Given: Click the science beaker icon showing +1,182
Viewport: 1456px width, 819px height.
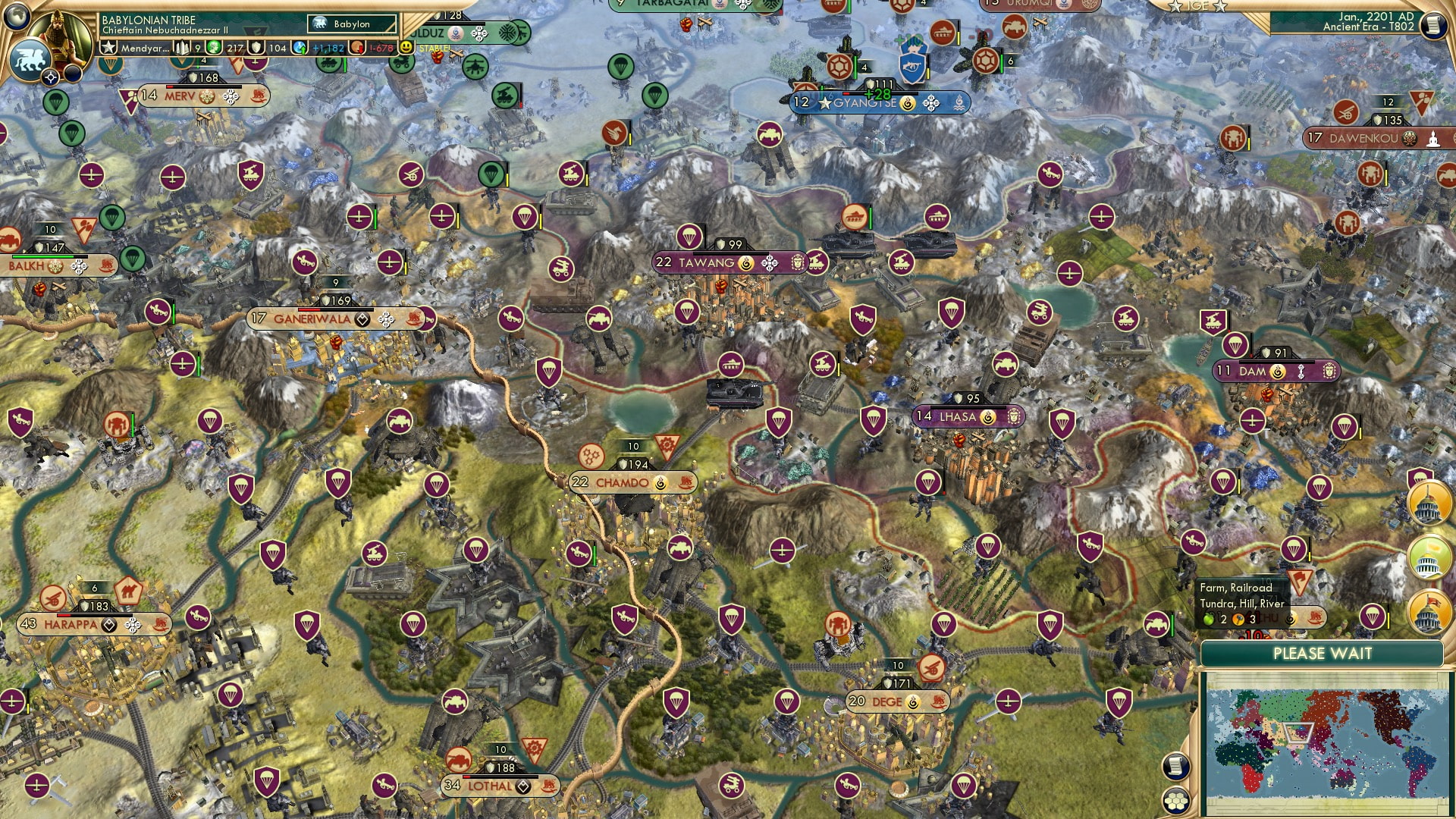Looking at the screenshot, I should (299, 45).
